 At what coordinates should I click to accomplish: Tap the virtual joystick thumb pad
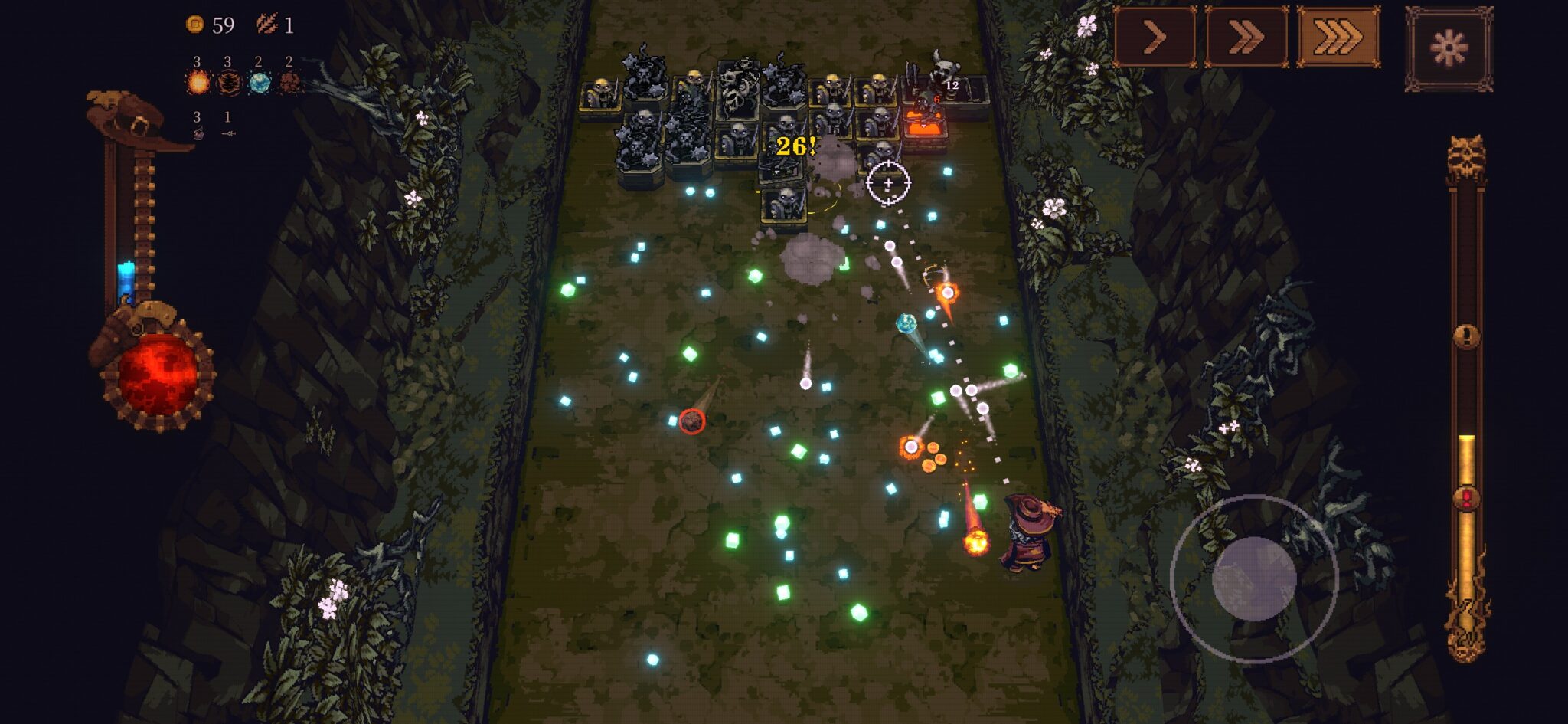pos(1253,578)
